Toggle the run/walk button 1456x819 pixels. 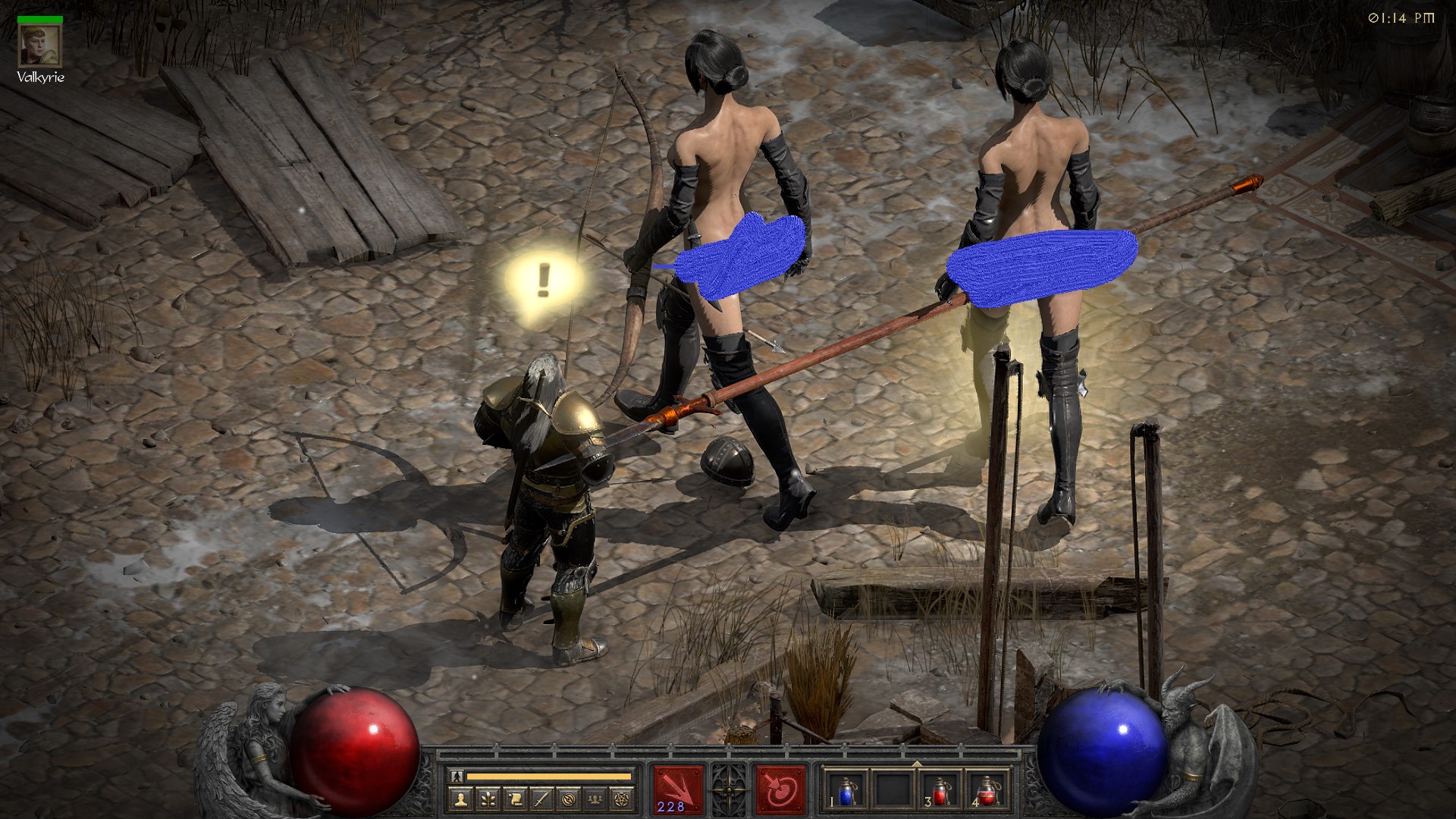[457, 777]
